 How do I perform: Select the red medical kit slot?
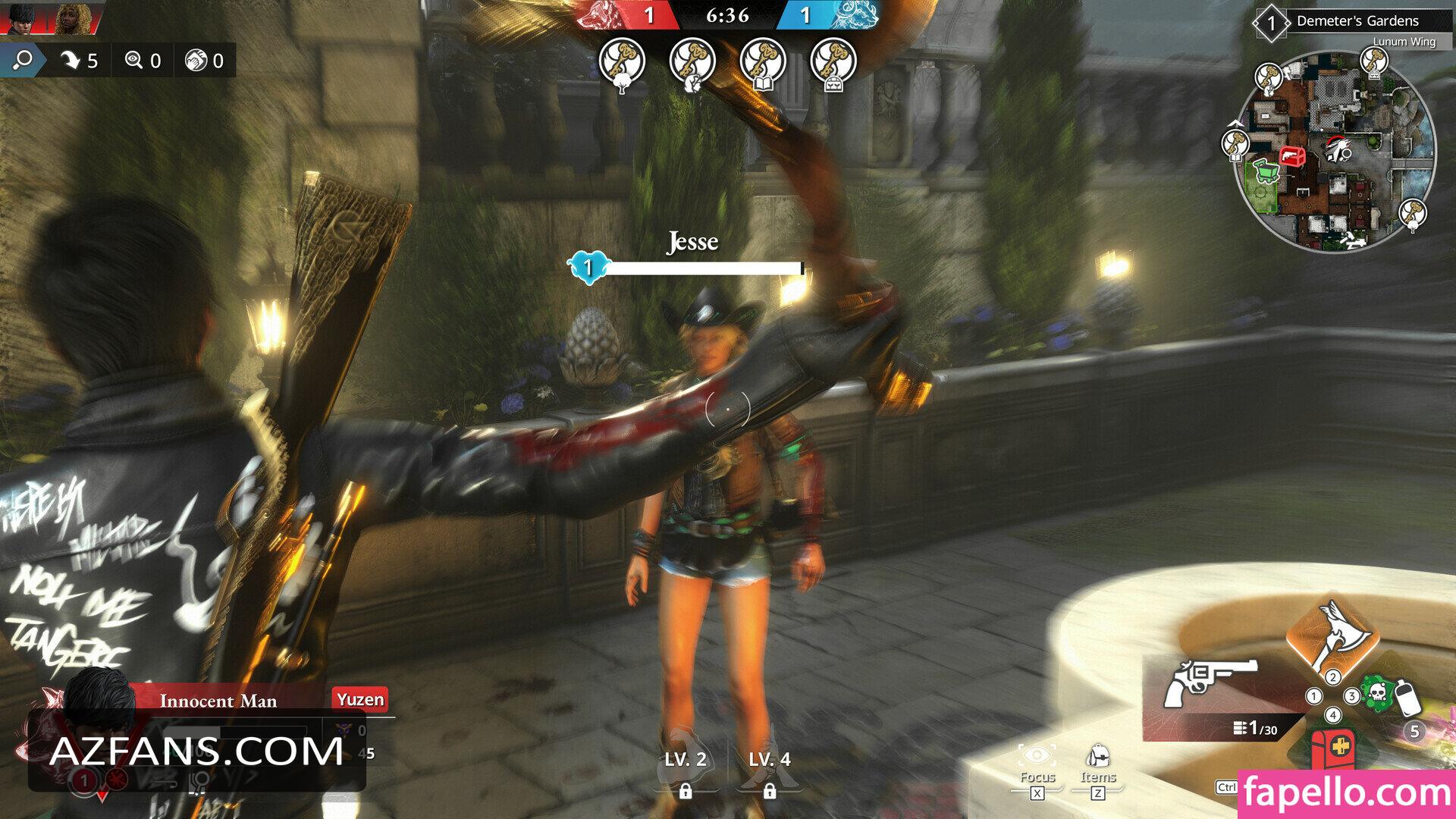tap(1332, 746)
